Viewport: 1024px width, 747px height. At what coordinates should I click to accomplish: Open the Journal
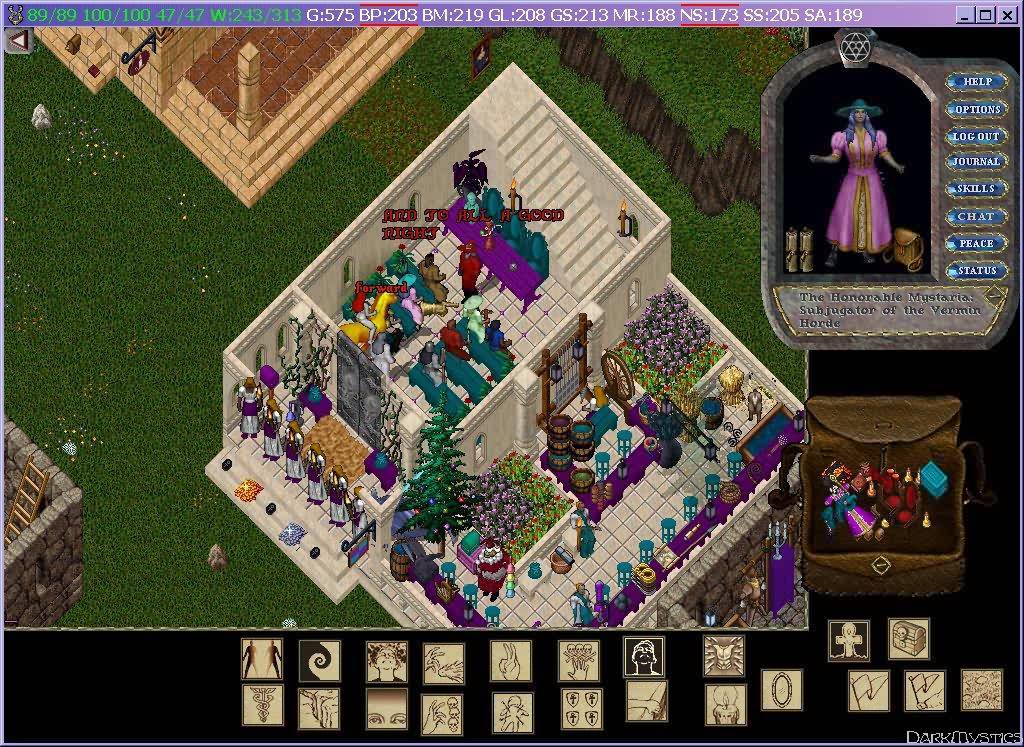(976, 162)
